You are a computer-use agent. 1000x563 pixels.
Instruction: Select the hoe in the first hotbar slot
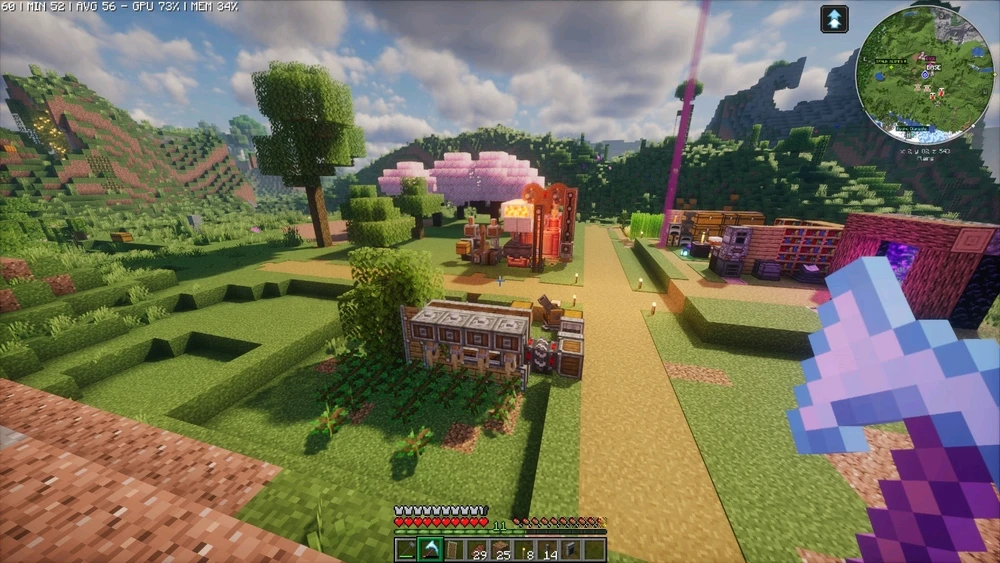point(406,549)
